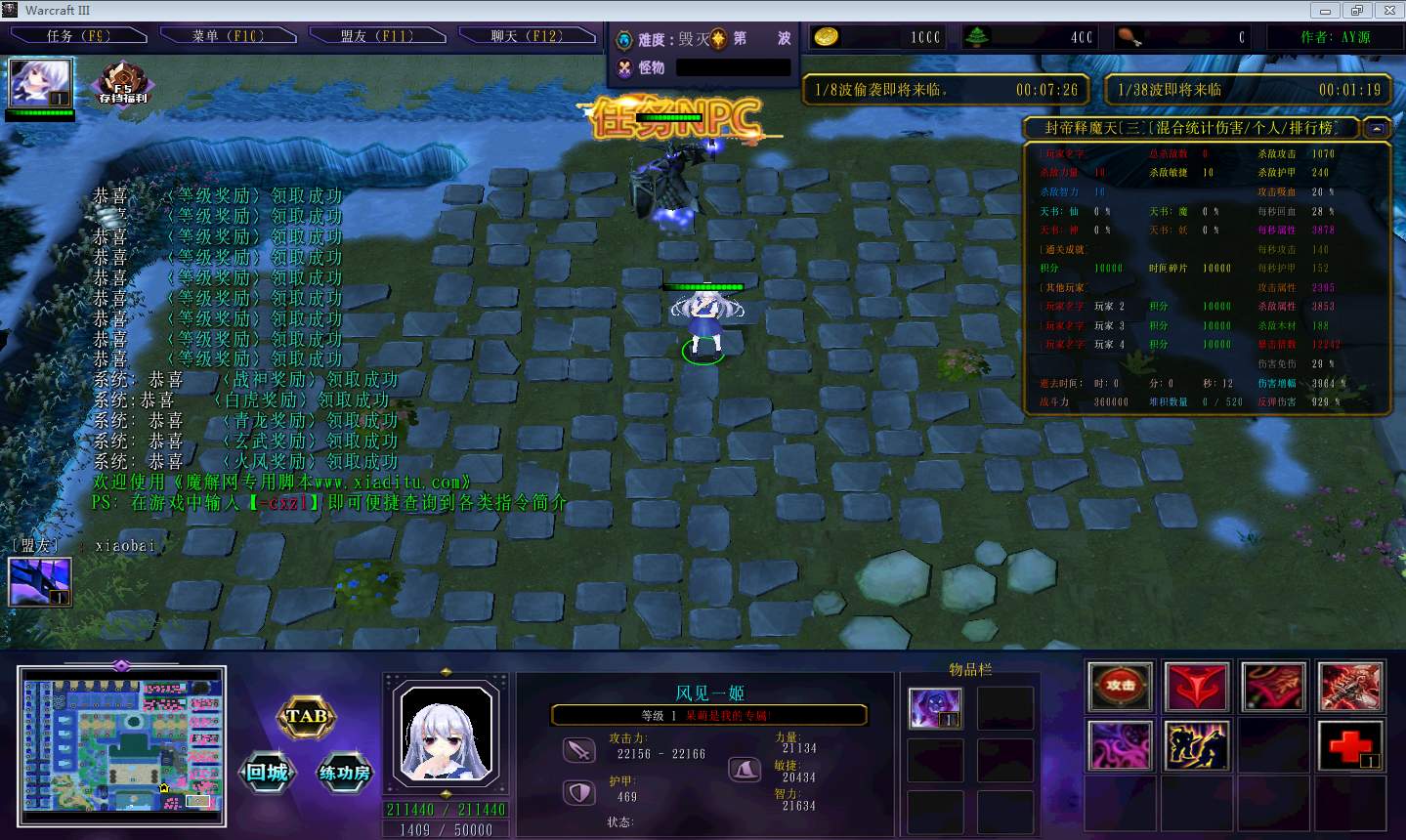Use the red armored warrior ability
Viewport: 1406px width, 840px height.
pyautogui.click(x=1349, y=686)
